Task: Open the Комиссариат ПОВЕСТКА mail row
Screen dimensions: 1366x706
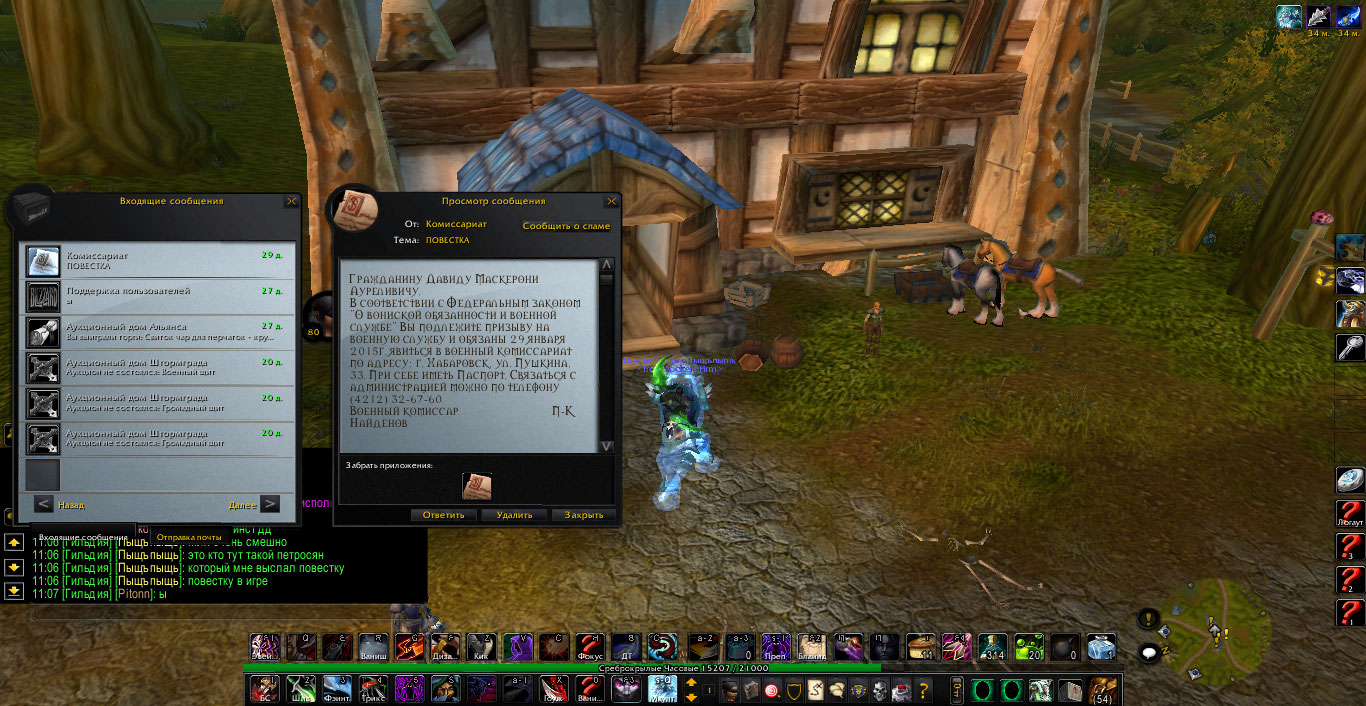Action: click(x=160, y=261)
